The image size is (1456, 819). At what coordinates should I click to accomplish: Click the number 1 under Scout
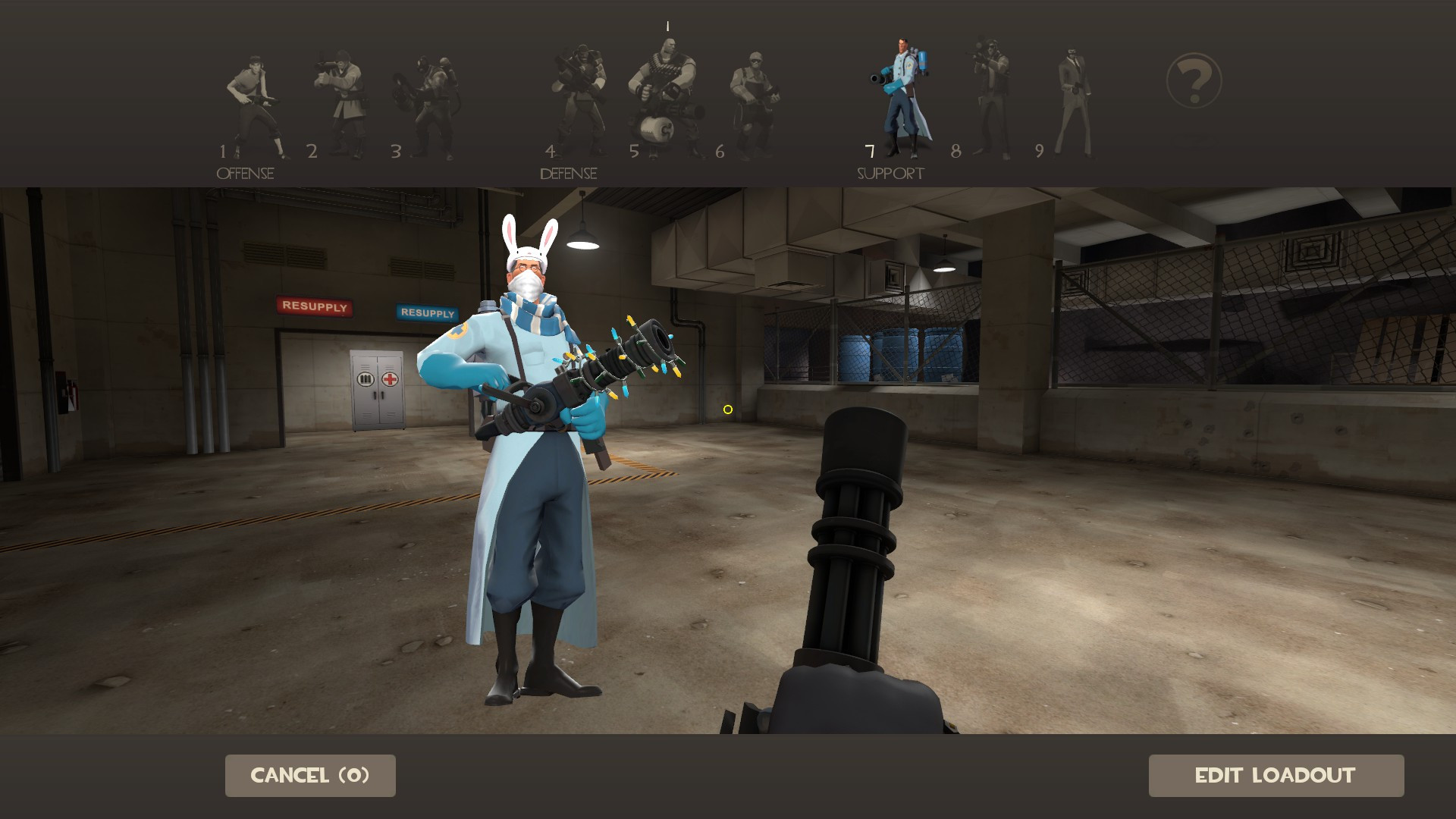click(x=224, y=152)
